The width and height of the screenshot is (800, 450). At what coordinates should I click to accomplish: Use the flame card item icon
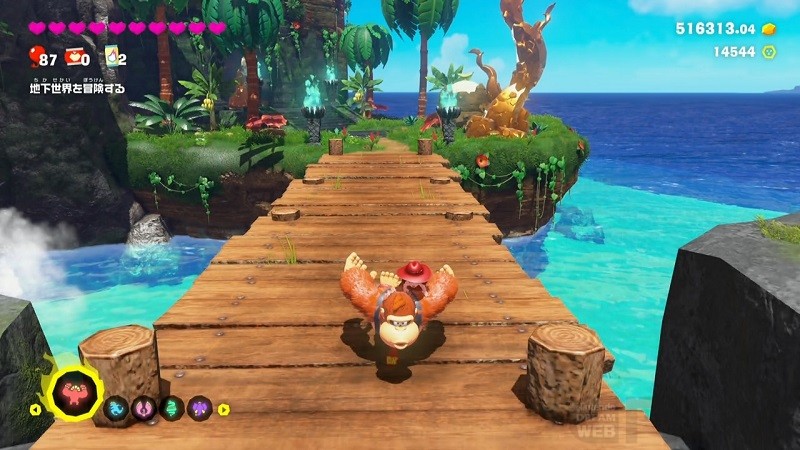[110, 57]
